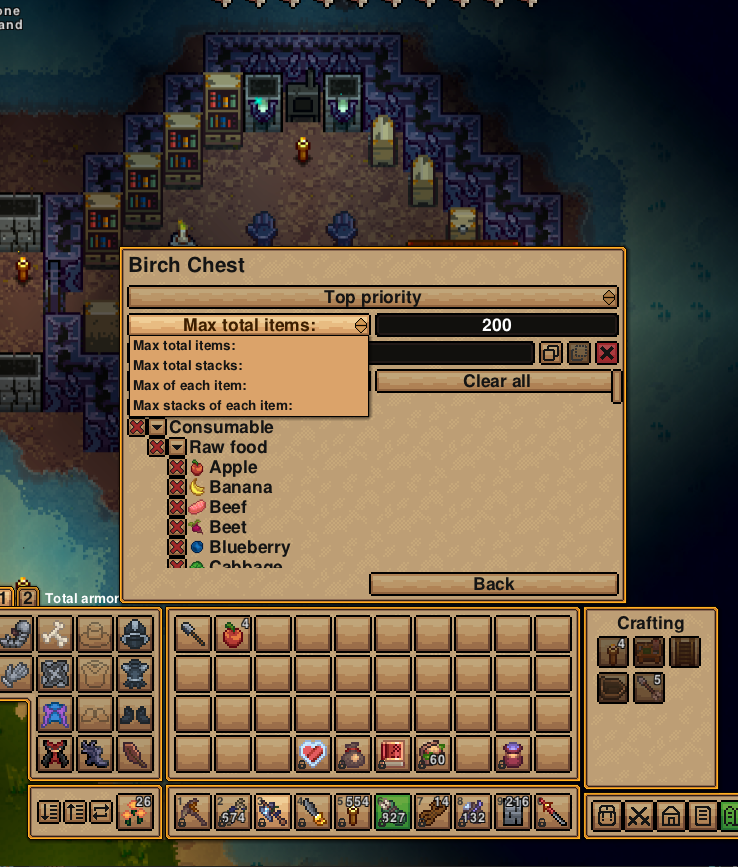Click the max items value field showing 200
Screen dimensions: 738x867
[x=496, y=325]
